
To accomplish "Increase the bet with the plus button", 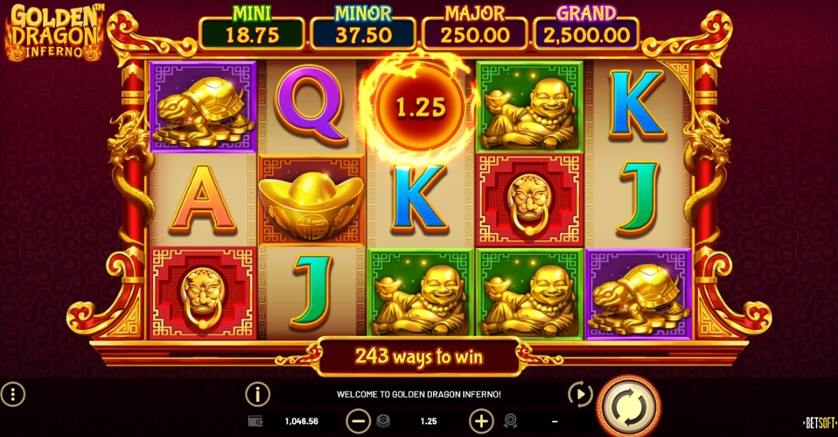I will click(481, 421).
